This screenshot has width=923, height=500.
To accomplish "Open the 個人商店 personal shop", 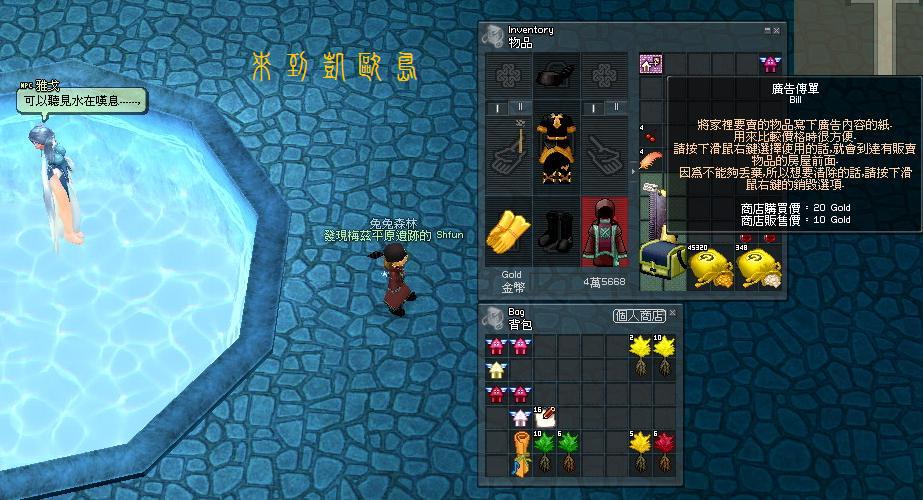I will tap(639, 316).
